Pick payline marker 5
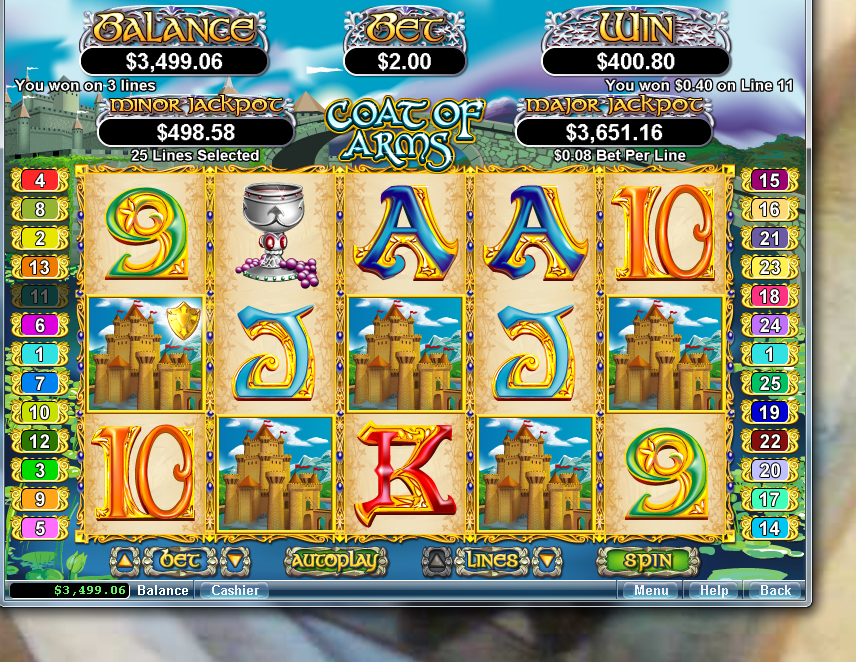 click(40, 528)
